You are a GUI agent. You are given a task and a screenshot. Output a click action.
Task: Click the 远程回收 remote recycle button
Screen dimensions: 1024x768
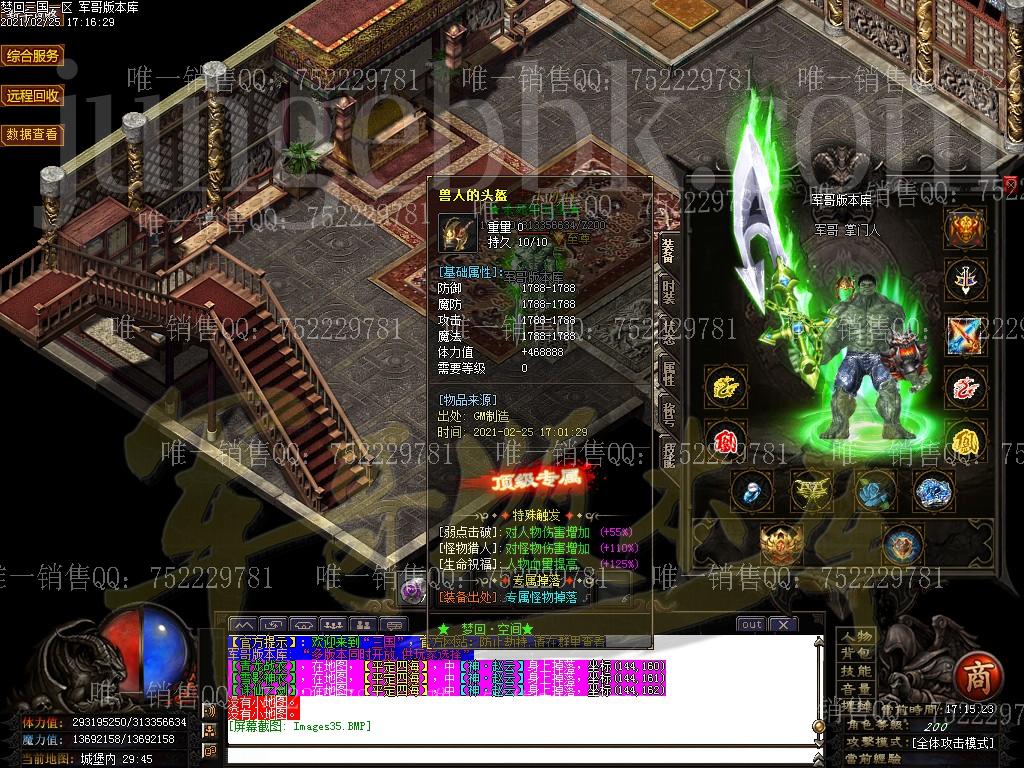coord(33,95)
